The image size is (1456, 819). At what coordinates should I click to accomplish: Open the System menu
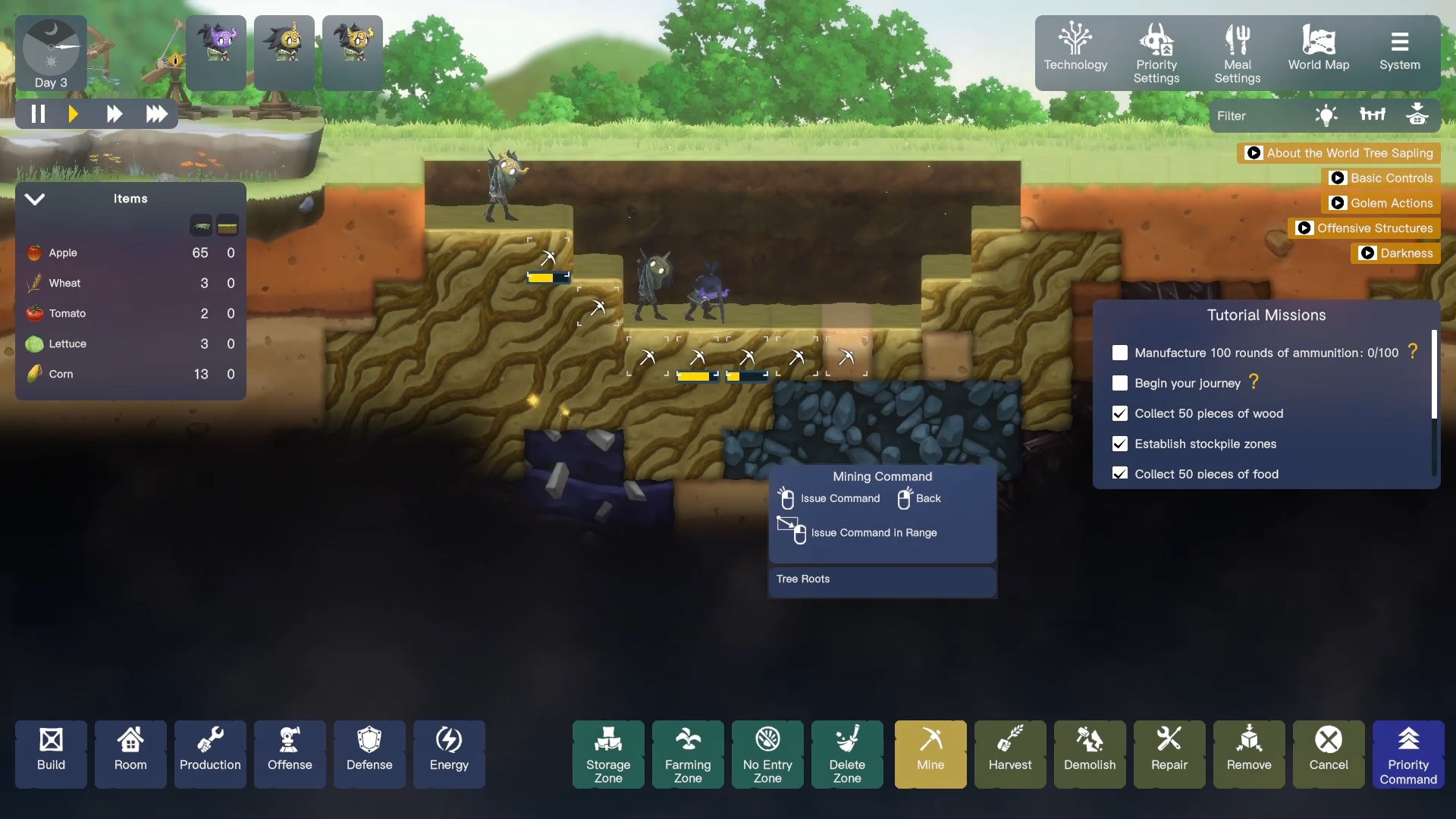[1399, 52]
